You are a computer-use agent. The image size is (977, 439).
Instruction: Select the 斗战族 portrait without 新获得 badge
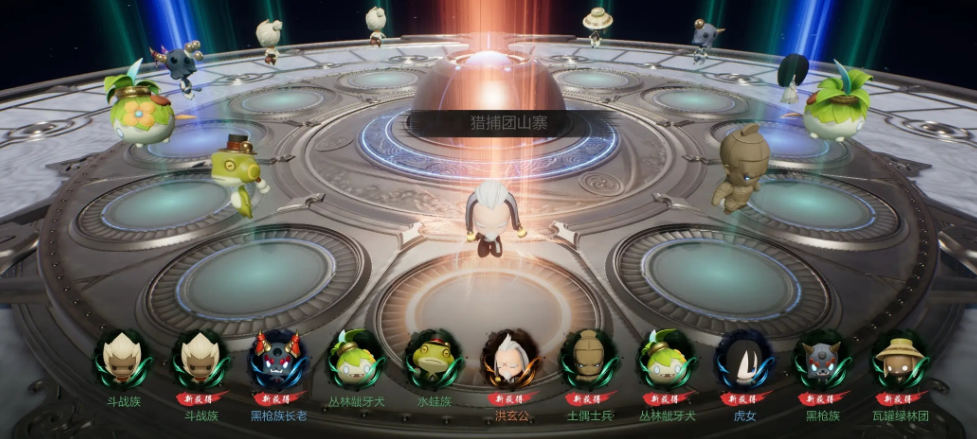(x=122, y=360)
